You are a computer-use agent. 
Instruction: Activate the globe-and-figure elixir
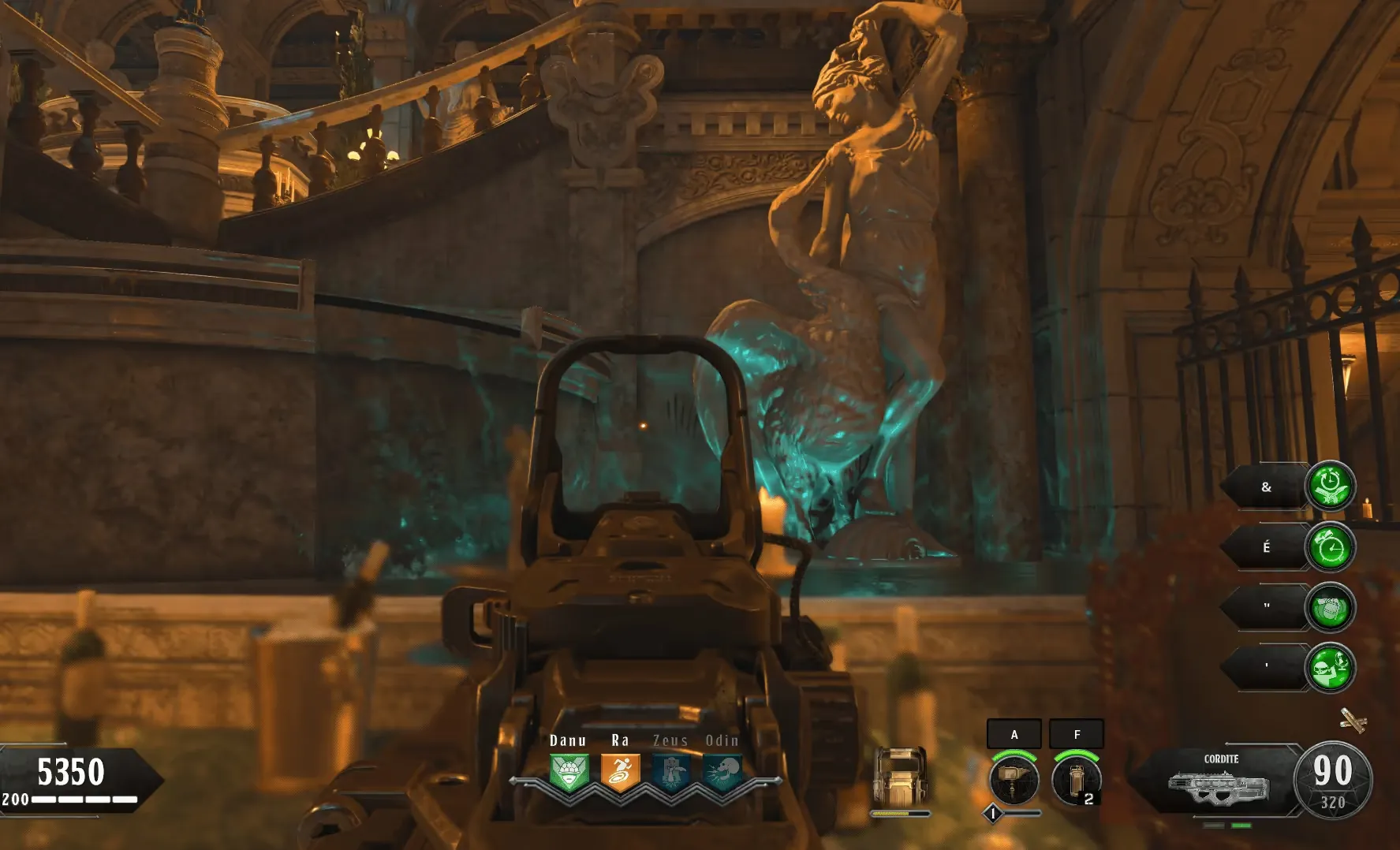(x=1331, y=668)
